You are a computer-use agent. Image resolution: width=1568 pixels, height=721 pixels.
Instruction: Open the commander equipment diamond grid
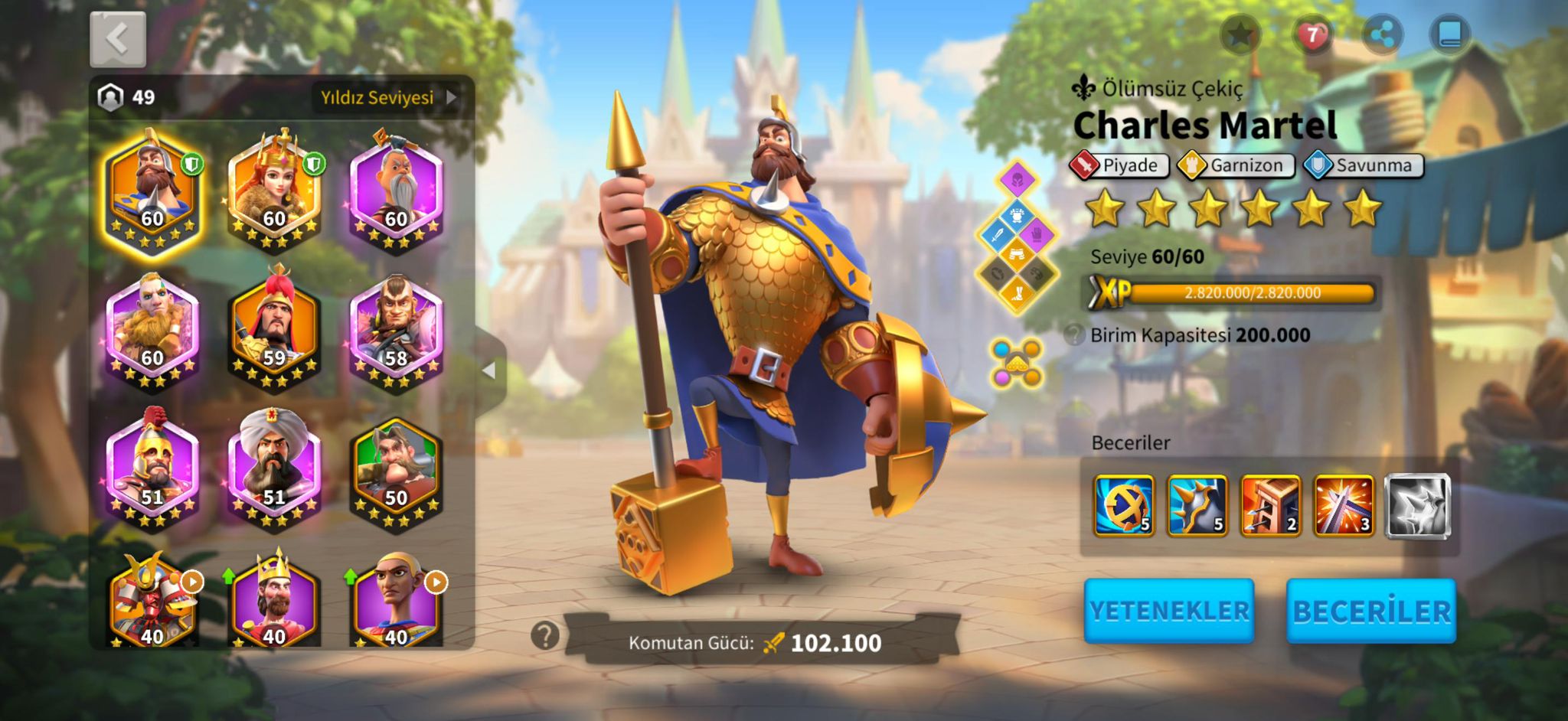[1017, 237]
